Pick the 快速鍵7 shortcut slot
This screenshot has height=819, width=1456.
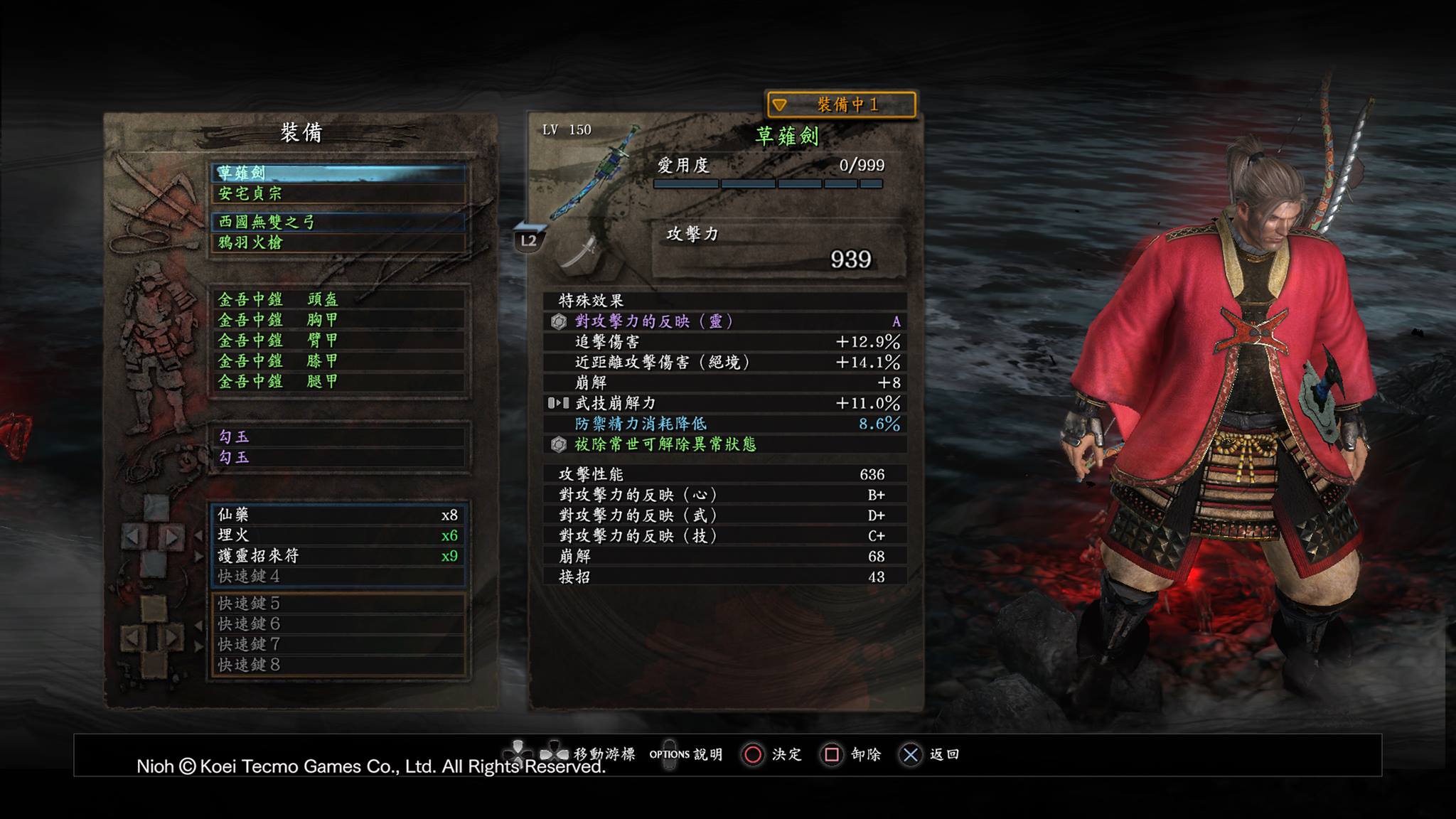[338, 645]
